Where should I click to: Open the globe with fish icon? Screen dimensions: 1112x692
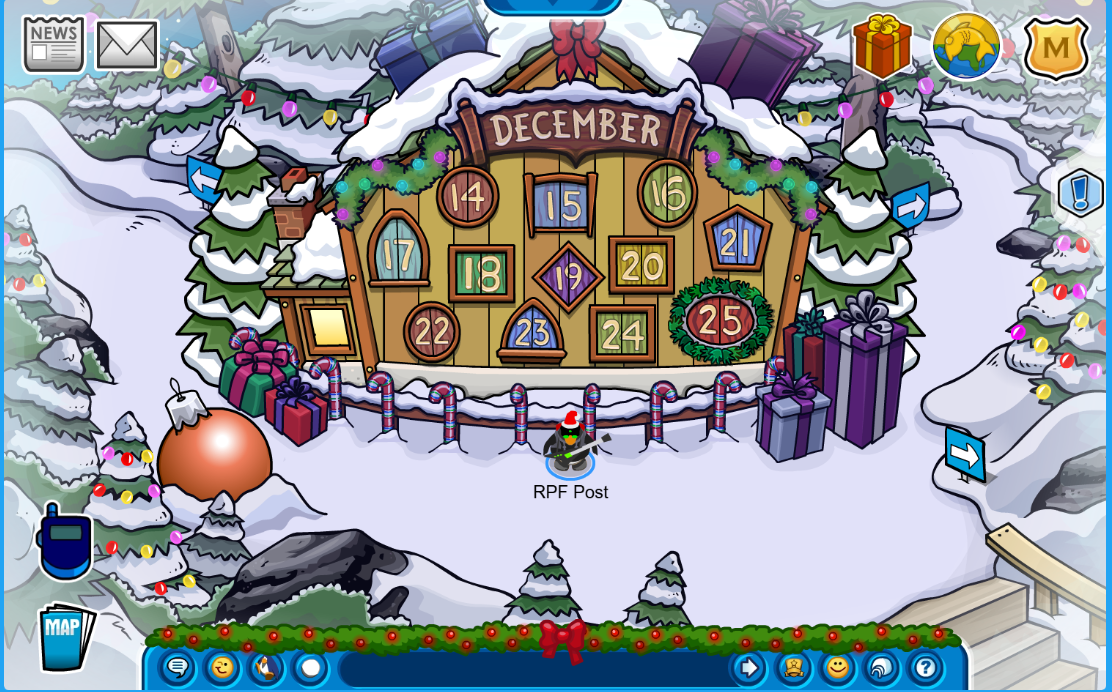point(966,46)
